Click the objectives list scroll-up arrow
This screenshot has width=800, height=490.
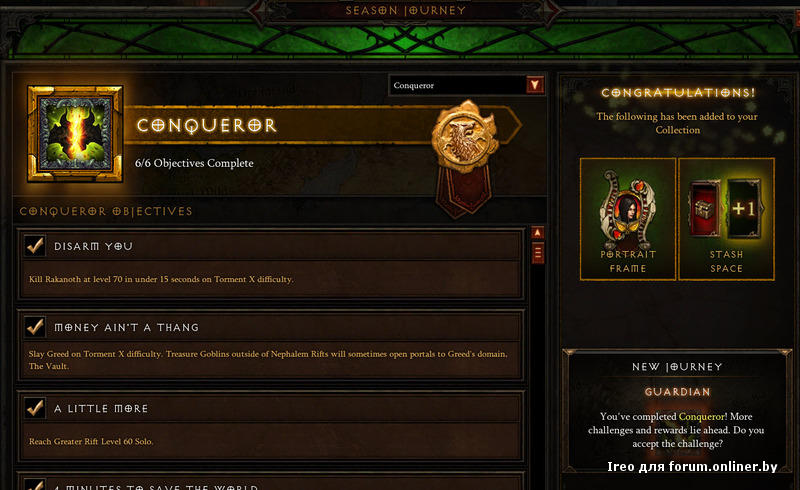point(538,234)
